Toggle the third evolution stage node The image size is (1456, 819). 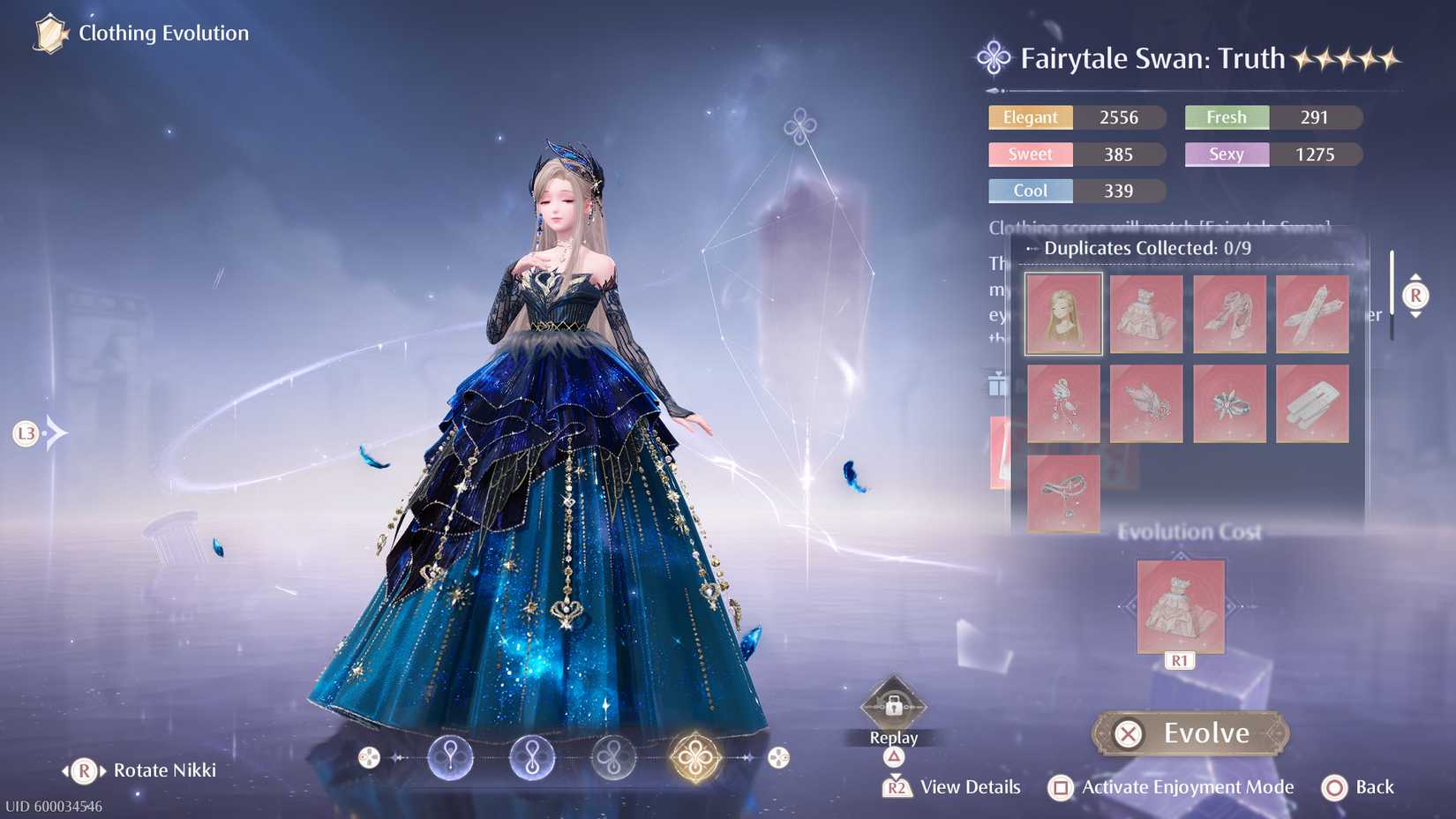(x=612, y=755)
